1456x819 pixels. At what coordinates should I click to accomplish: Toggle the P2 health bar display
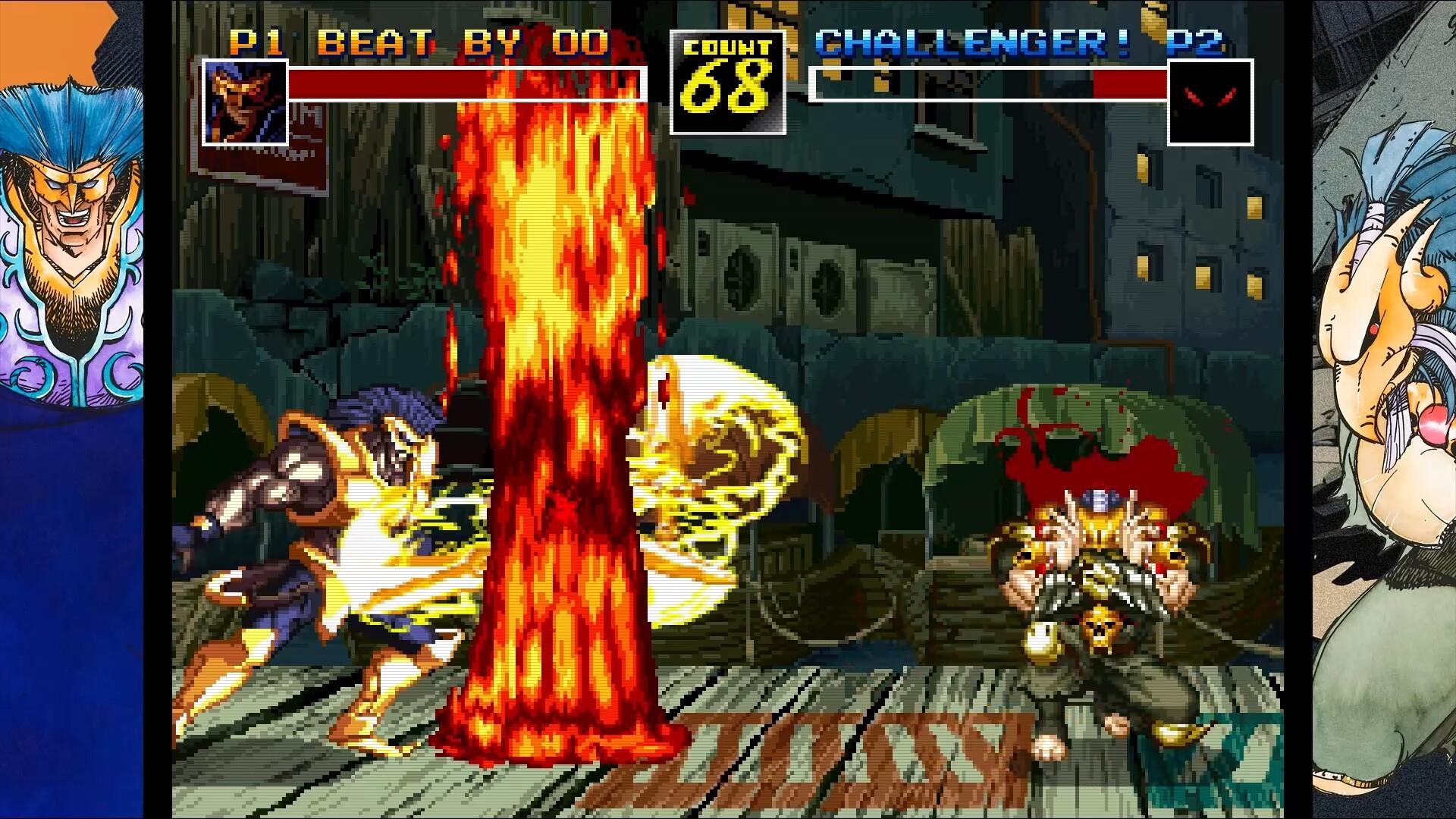tap(986, 83)
